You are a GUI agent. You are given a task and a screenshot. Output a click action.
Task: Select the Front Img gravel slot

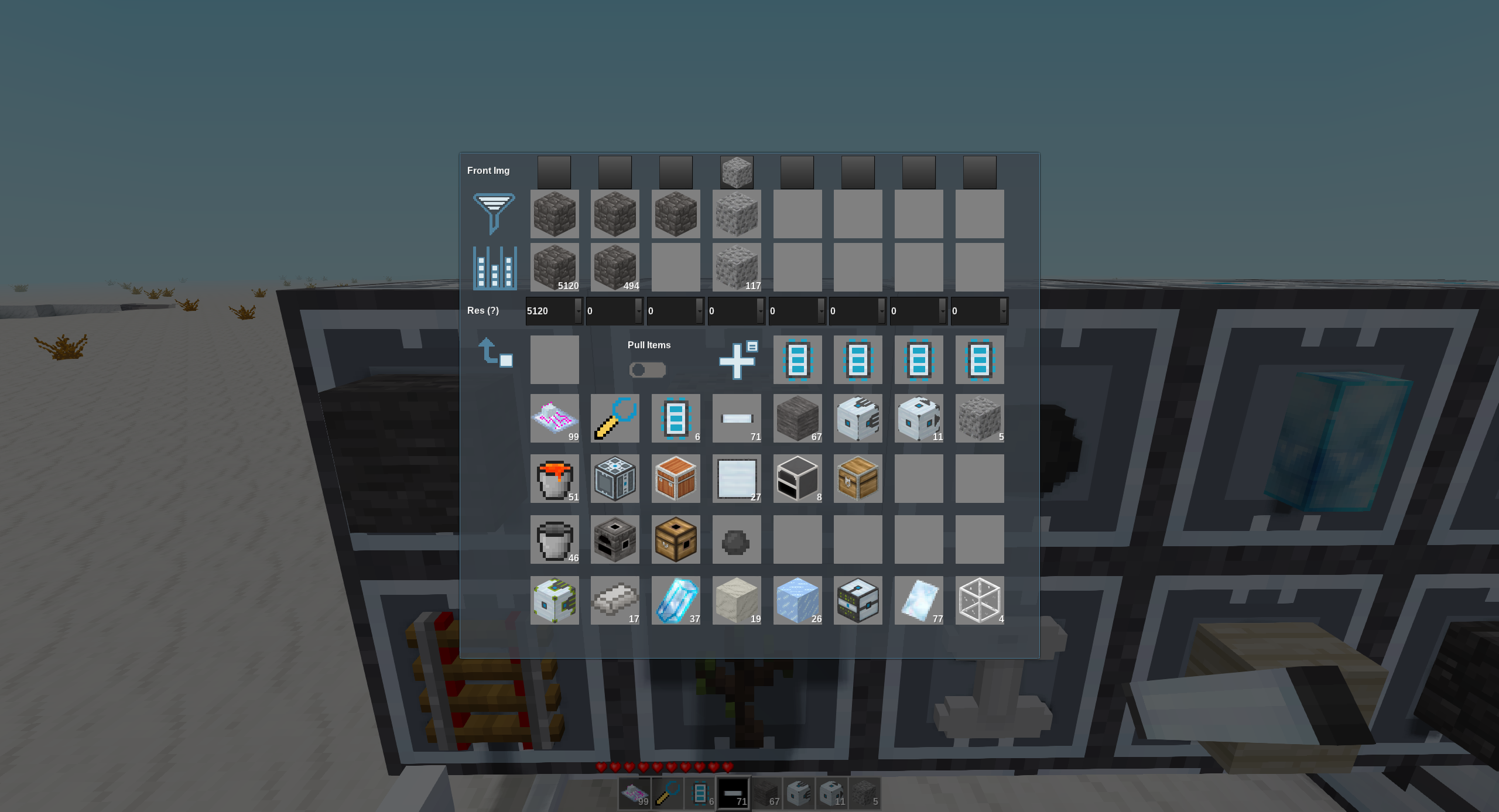tap(737, 172)
